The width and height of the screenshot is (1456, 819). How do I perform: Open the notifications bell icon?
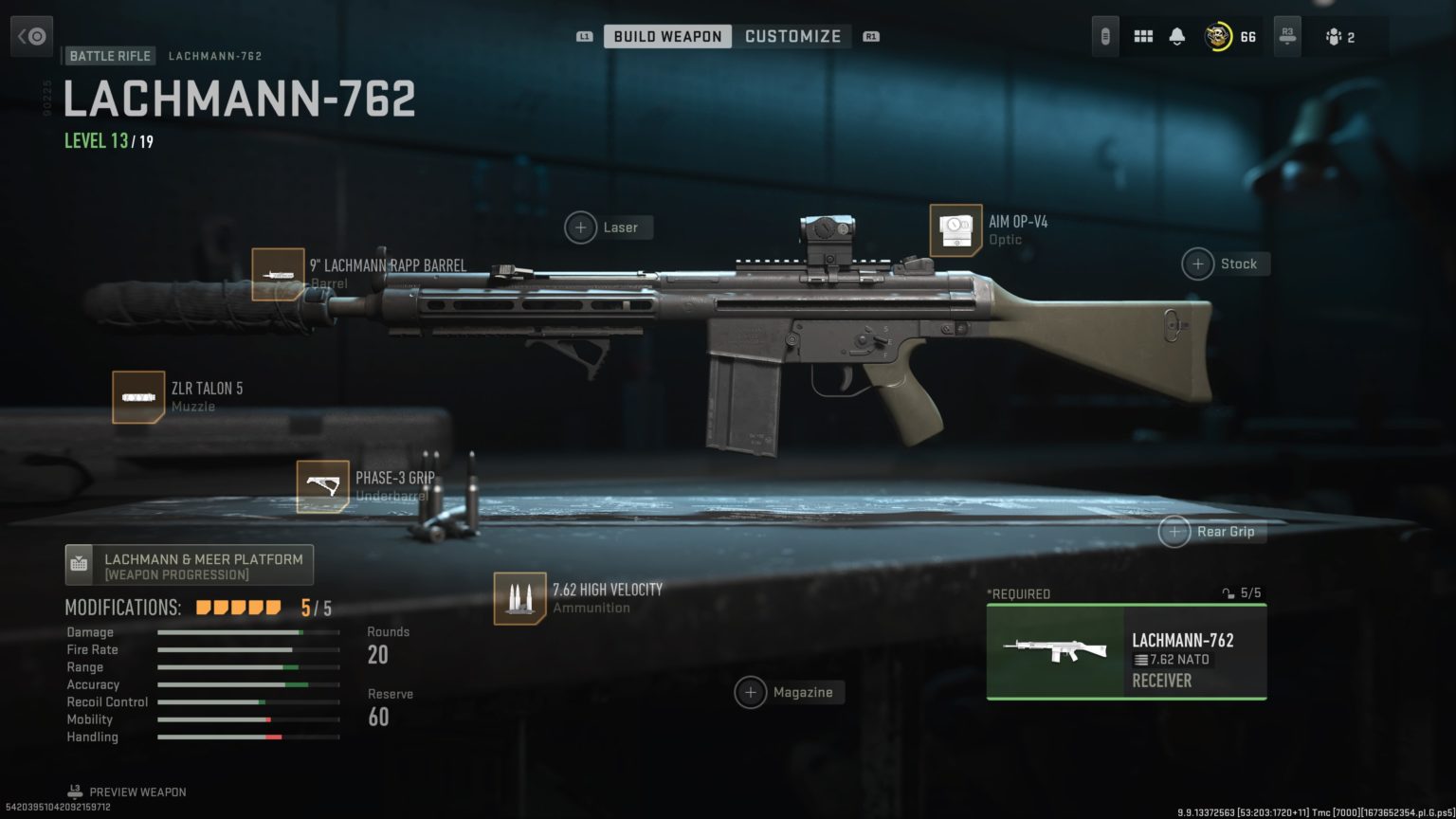coord(1178,35)
